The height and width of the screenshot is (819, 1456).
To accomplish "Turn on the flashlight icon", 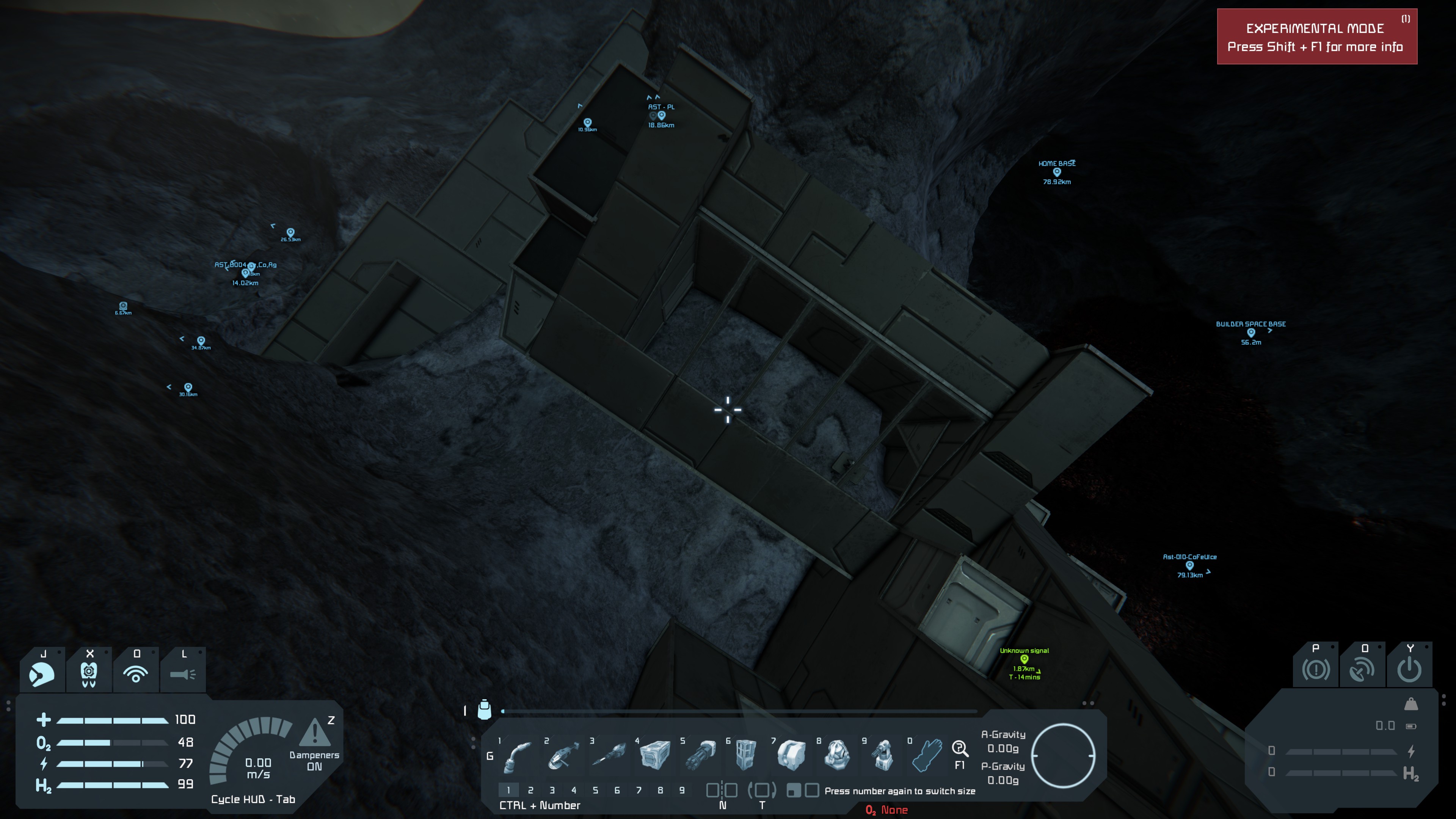I will (182, 673).
